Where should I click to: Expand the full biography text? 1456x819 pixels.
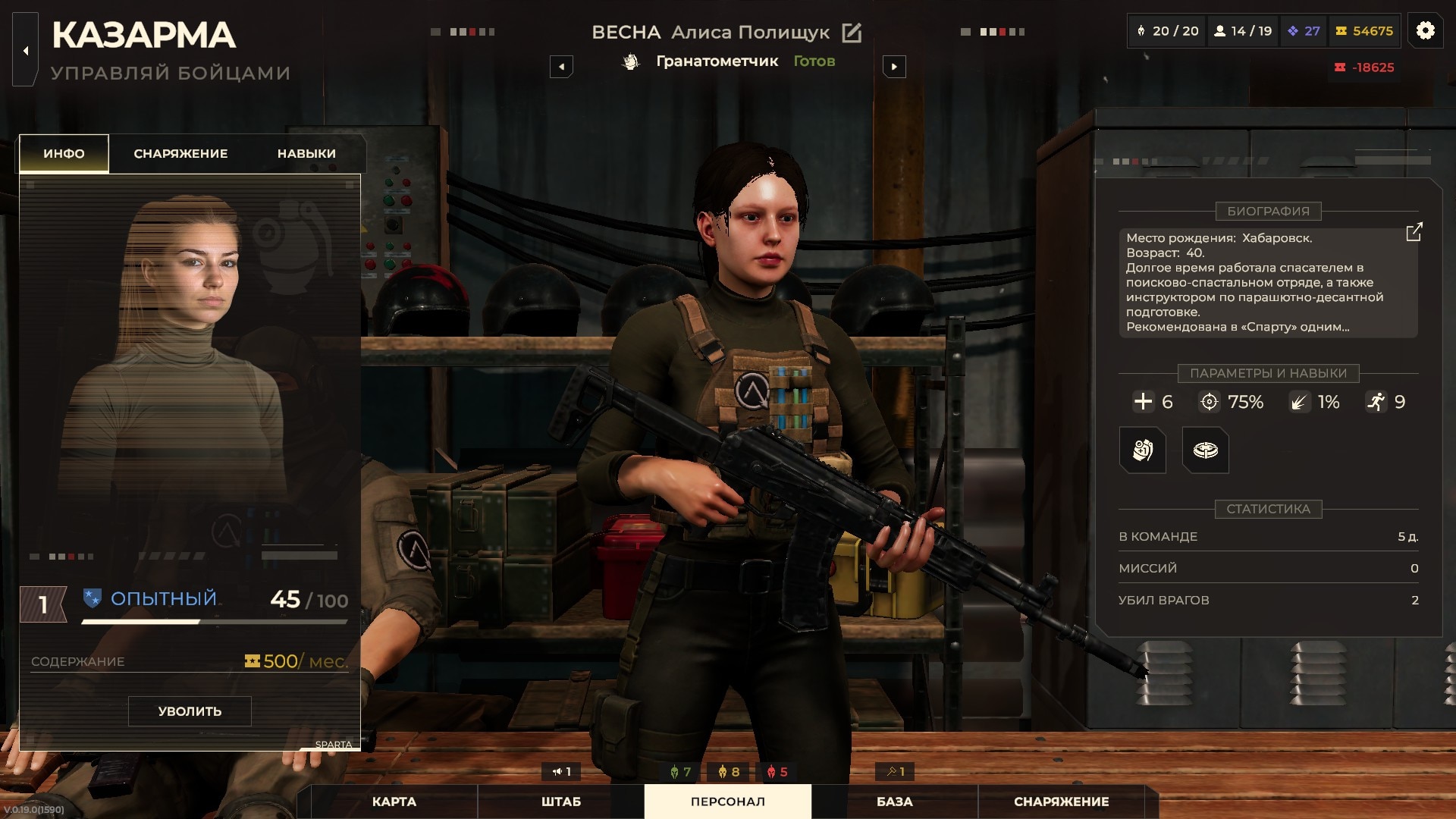click(1414, 232)
